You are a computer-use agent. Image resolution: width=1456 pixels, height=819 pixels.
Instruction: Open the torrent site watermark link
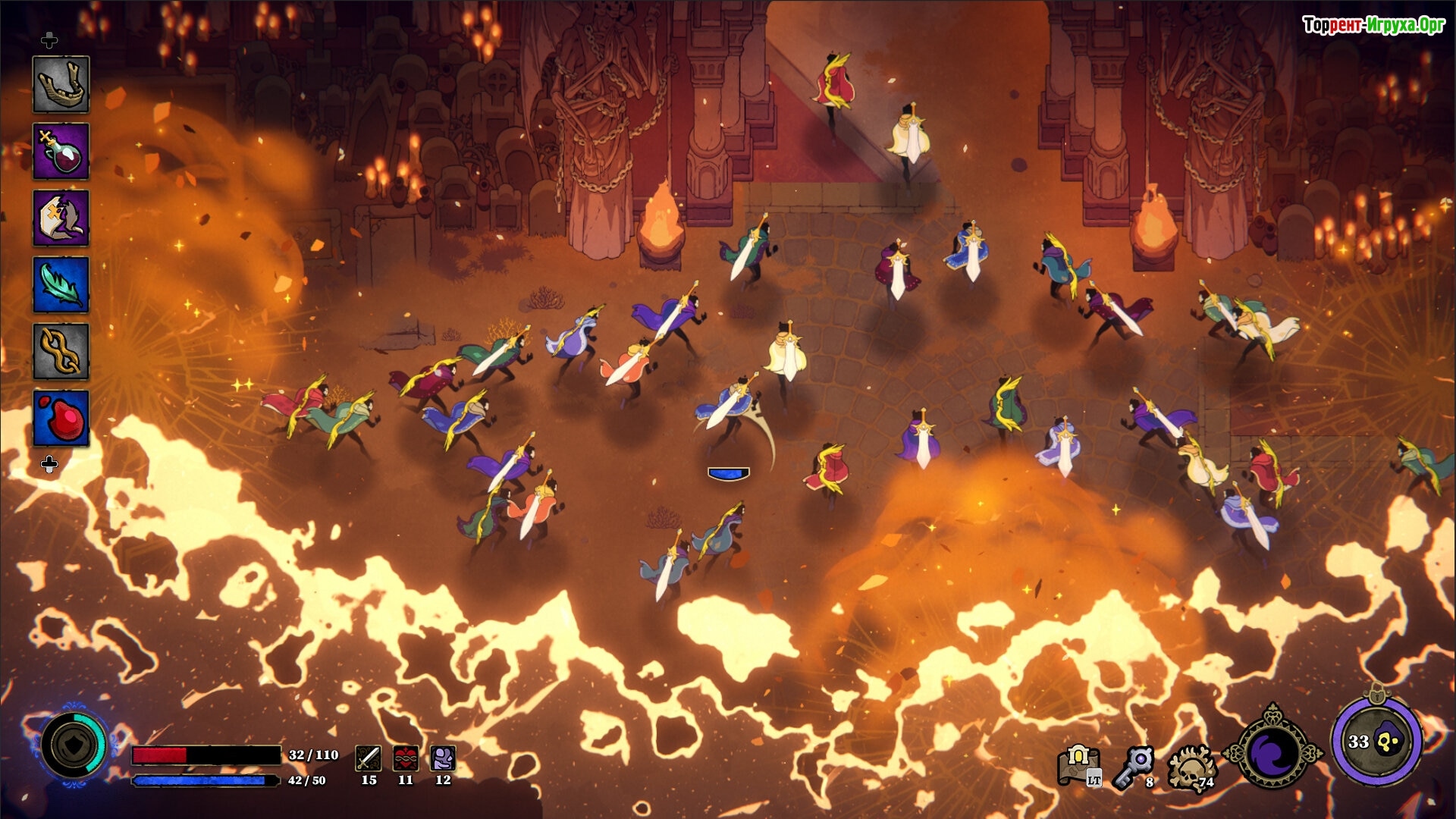(x=1373, y=25)
